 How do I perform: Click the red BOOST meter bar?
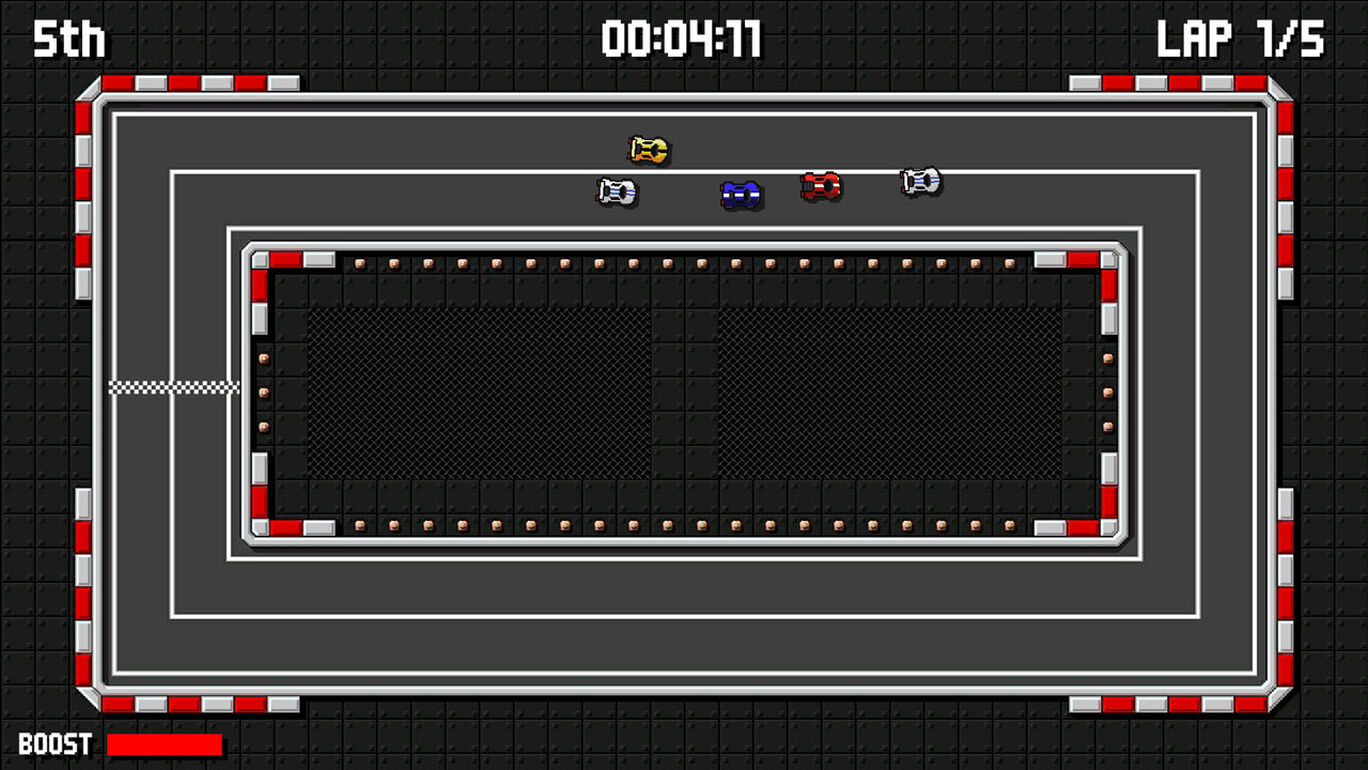[165, 744]
